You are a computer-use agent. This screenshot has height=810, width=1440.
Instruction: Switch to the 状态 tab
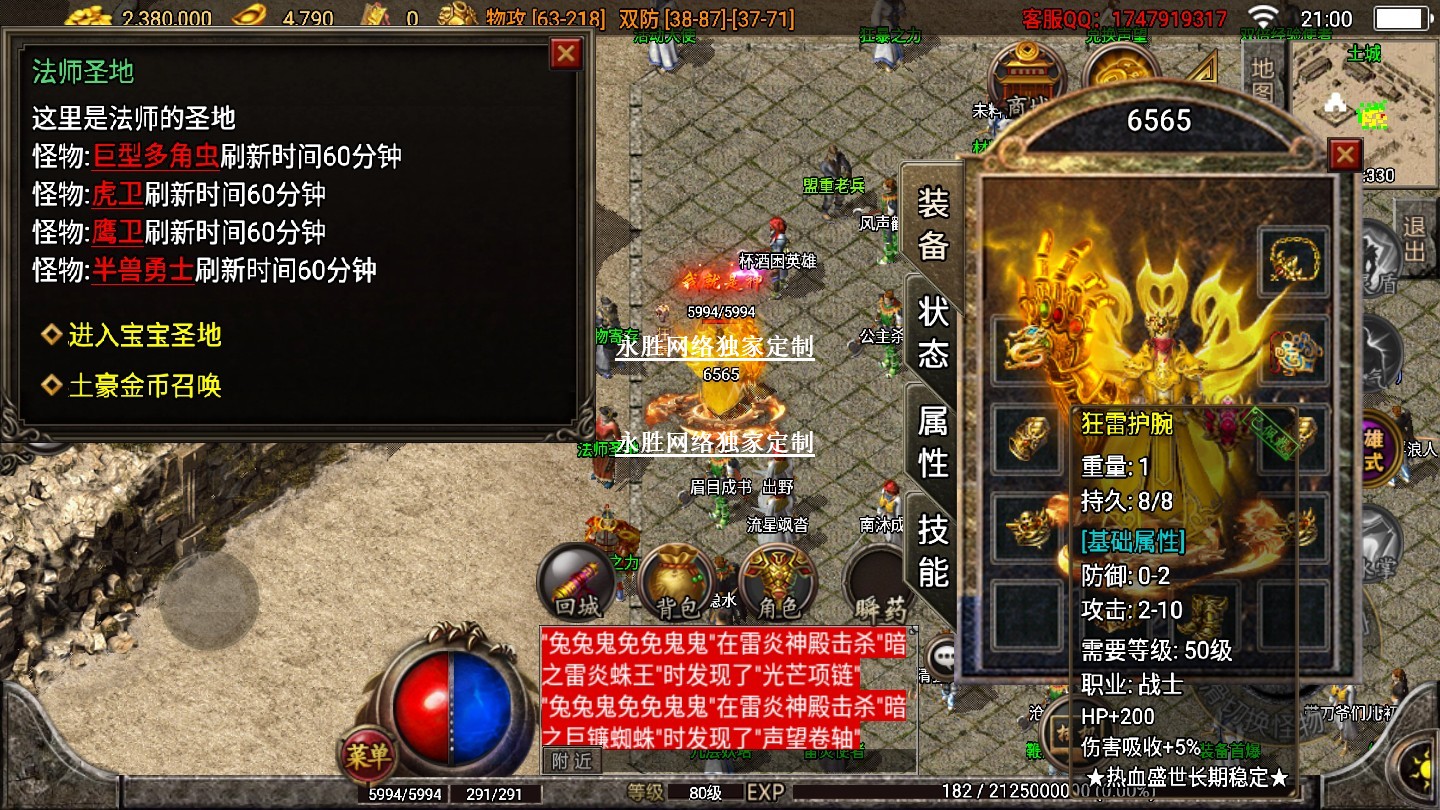coord(932,332)
